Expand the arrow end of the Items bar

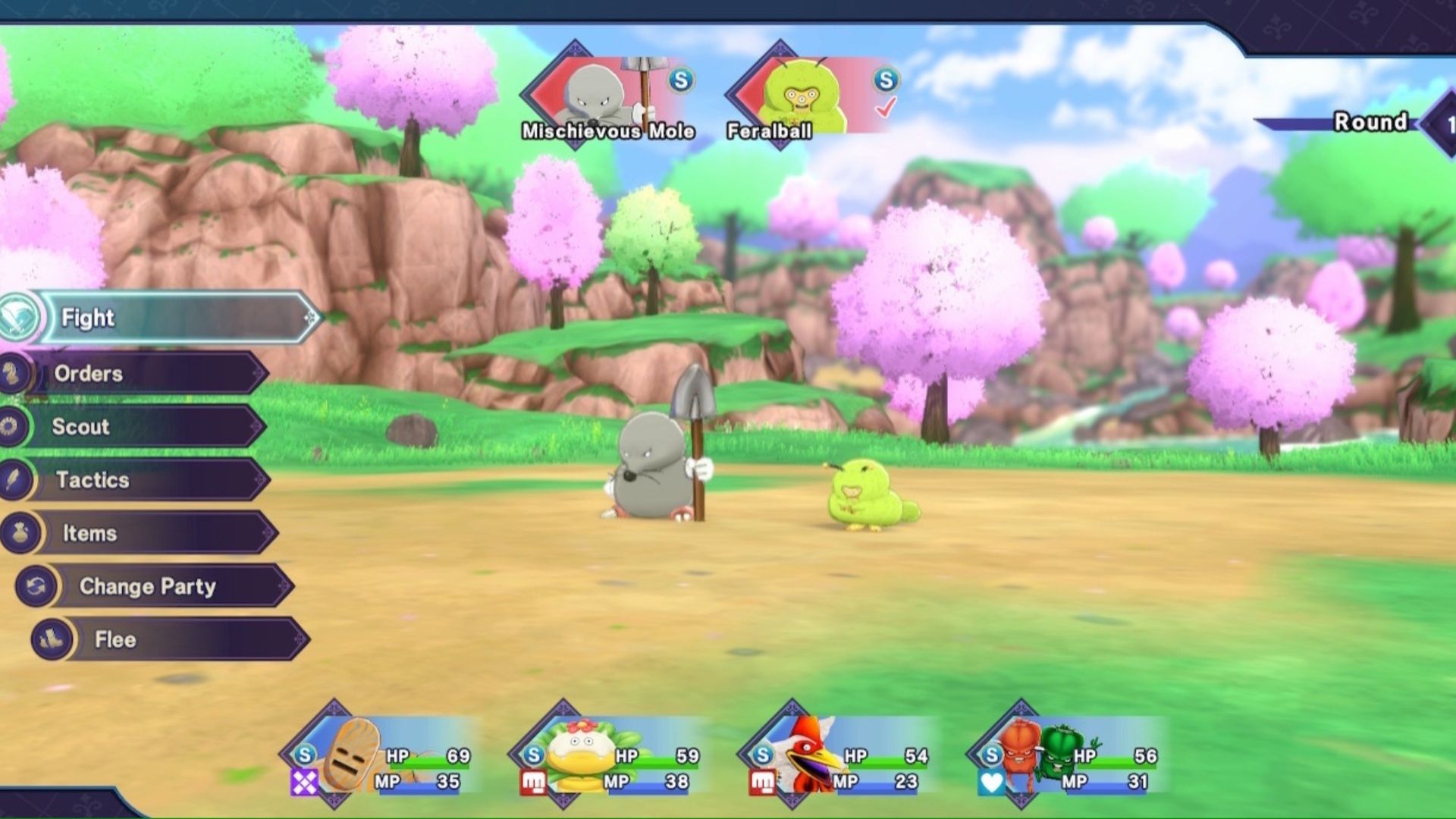tap(265, 533)
